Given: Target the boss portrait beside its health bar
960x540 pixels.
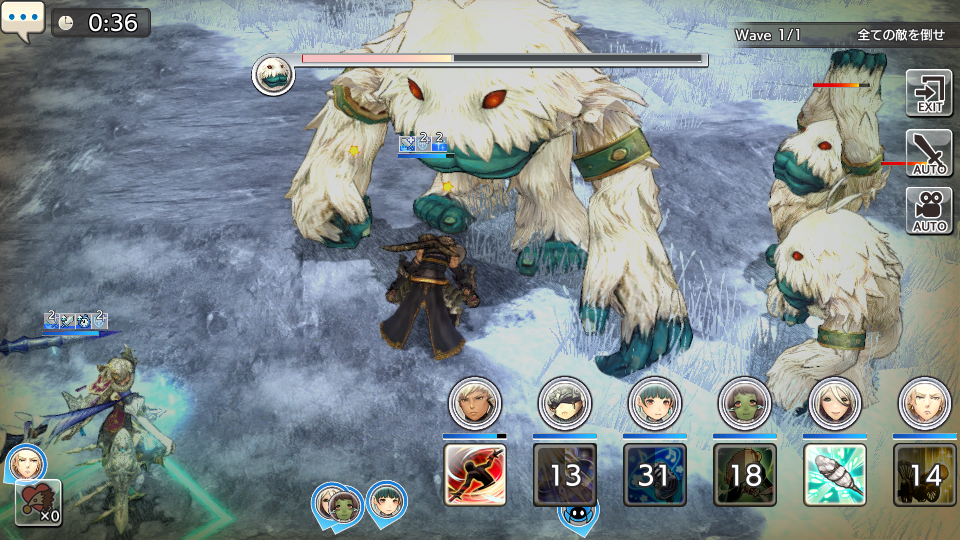Looking at the screenshot, I should pos(273,75).
